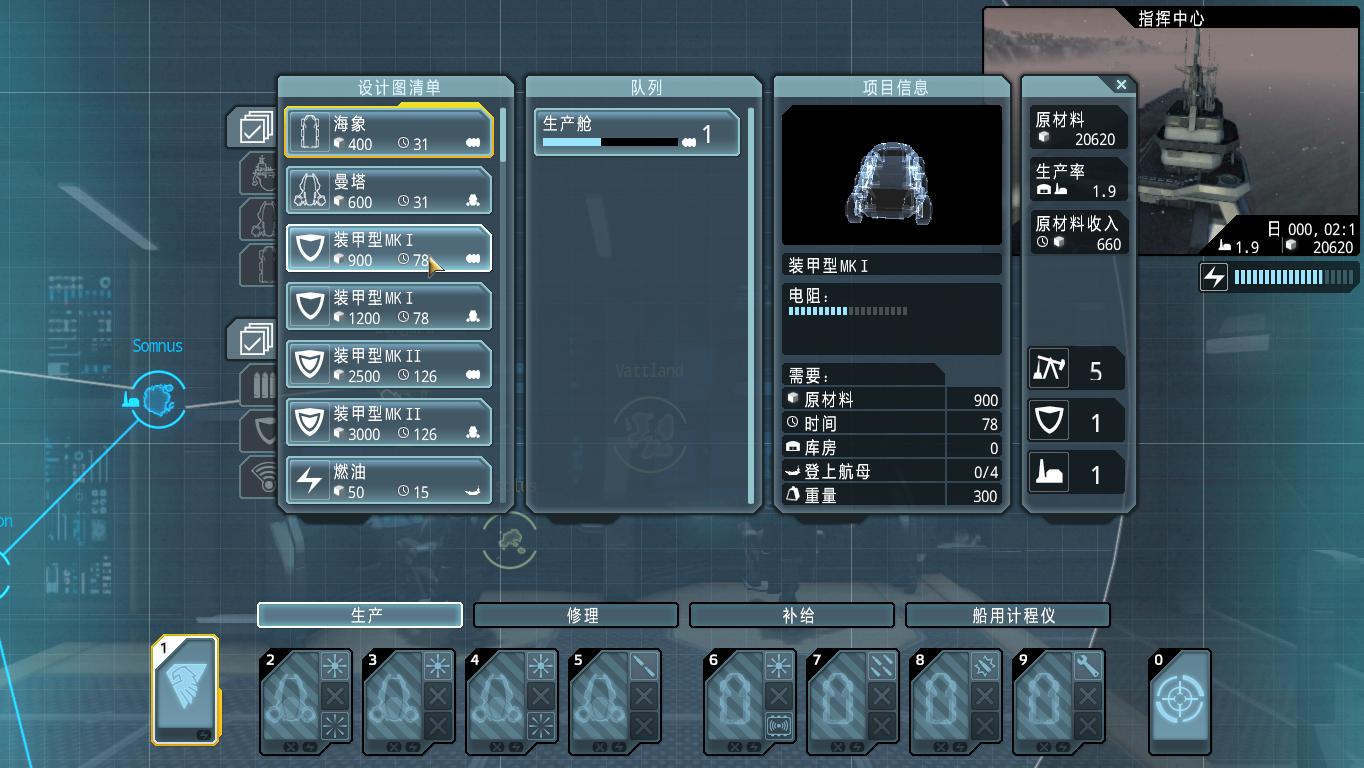Select the 燃油 fuel blueprint
The height and width of the screenshot is (768, 1364).
[389, 480]
